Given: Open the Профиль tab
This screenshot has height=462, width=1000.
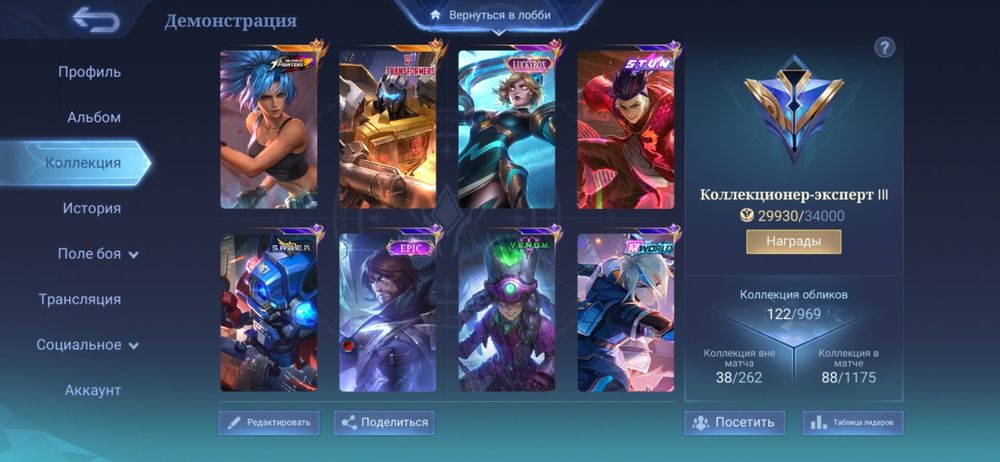Looking at the screenshot, I should pyautogui.click(x=89, y=72).
